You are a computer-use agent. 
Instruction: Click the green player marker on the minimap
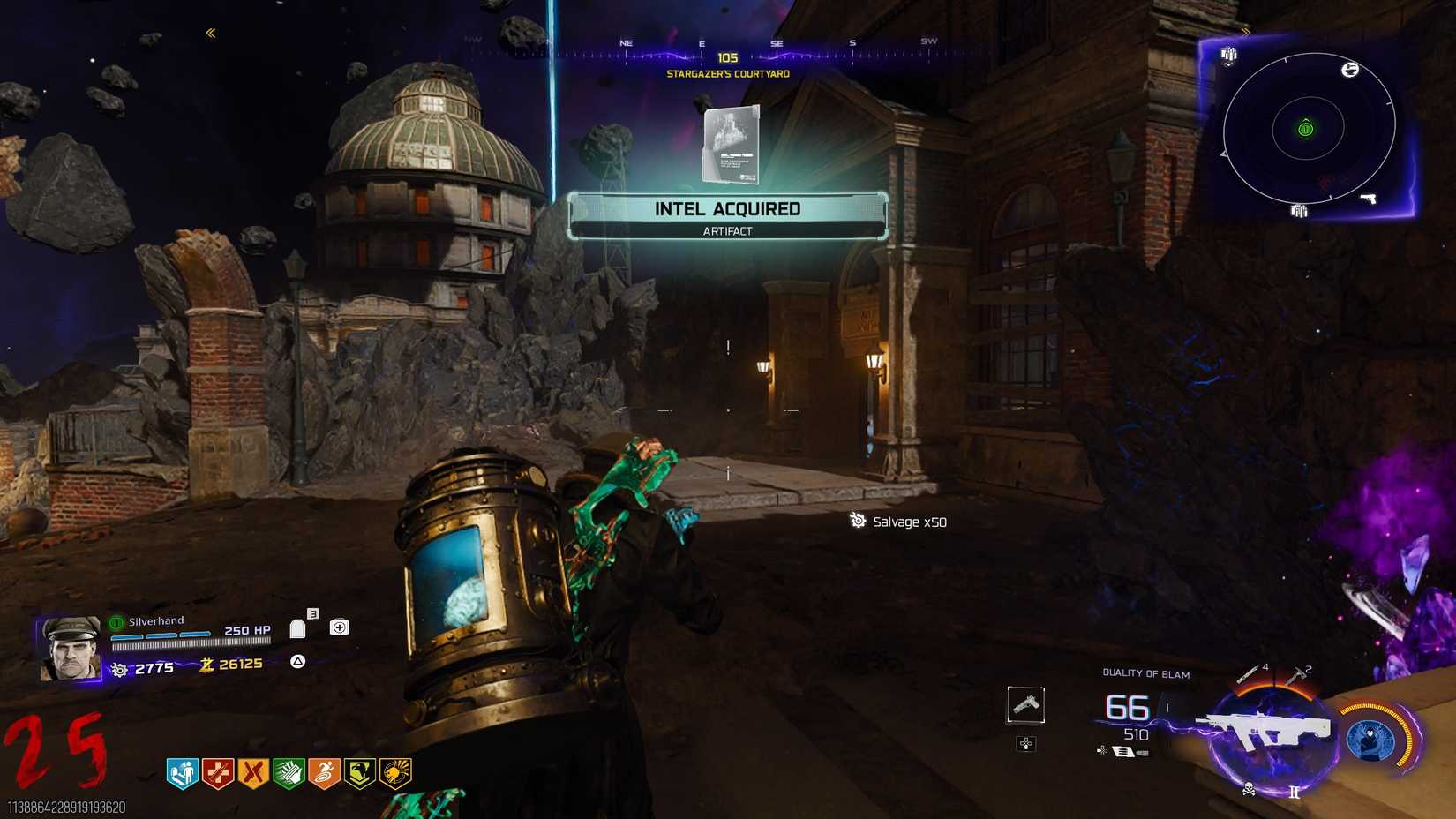(x=1306, y=130)
